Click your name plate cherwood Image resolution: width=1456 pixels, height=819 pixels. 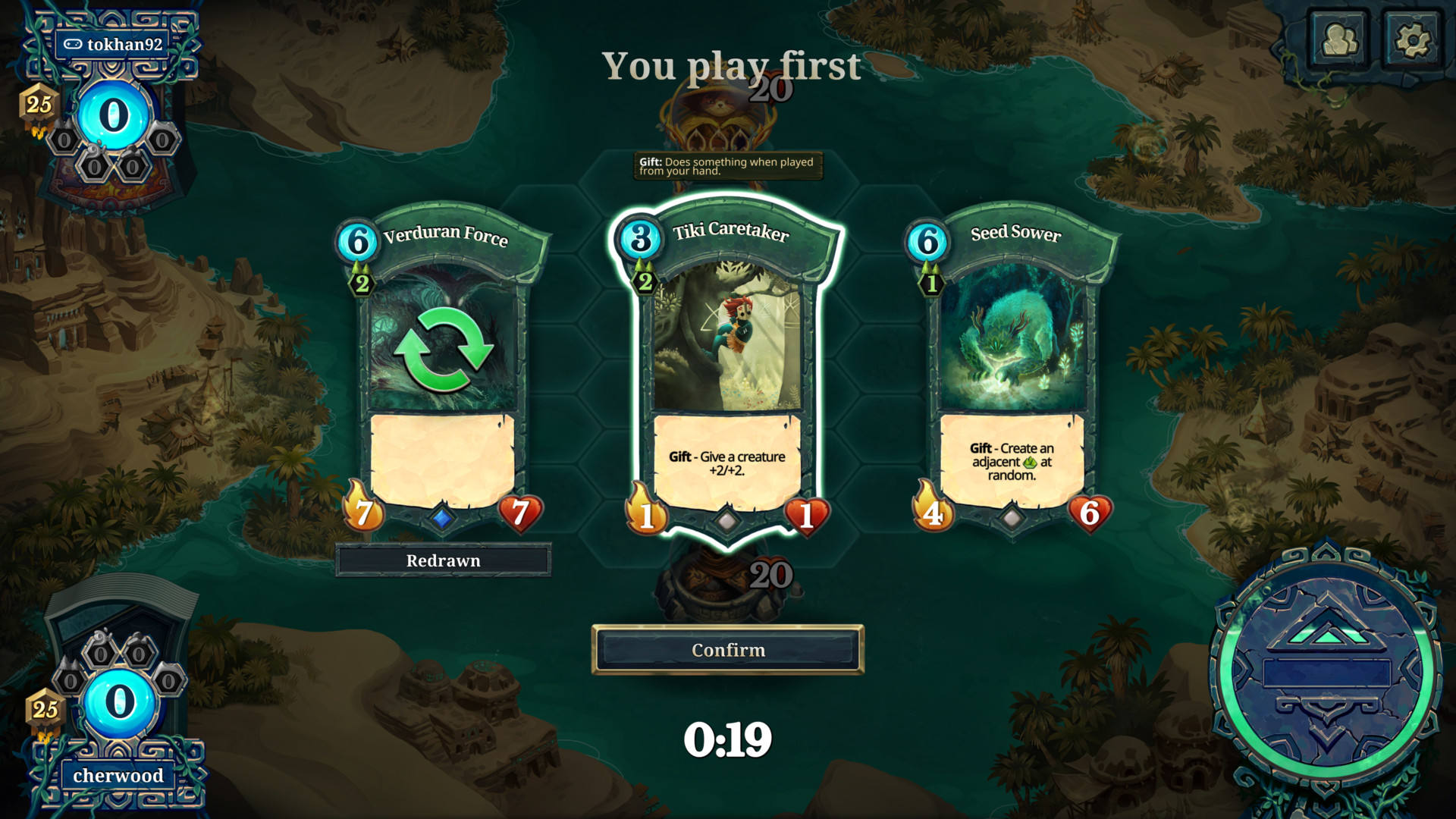click(x=118, y=775)
